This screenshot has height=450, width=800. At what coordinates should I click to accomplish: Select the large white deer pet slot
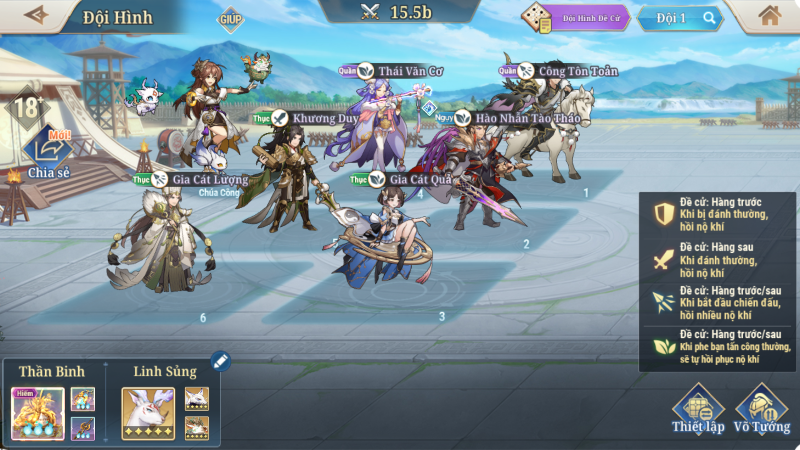click(x=148, y=413)
